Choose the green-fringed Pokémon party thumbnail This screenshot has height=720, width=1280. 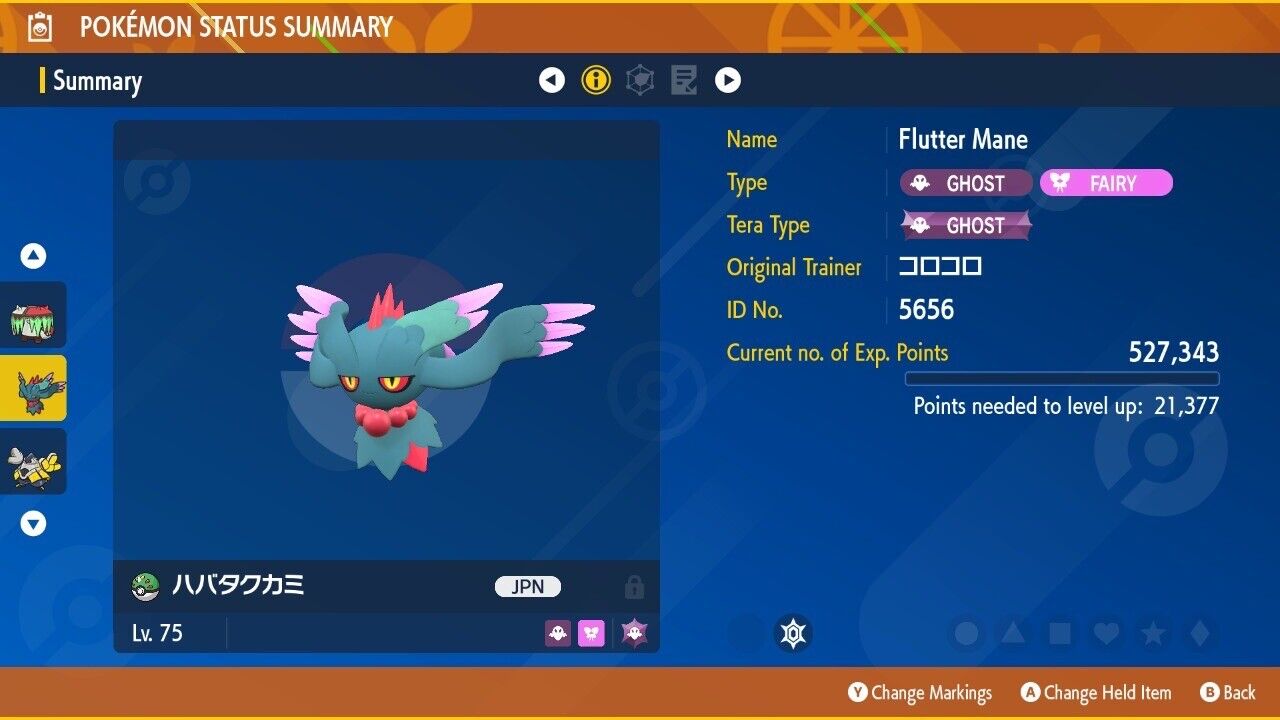(x=34, y=315)
